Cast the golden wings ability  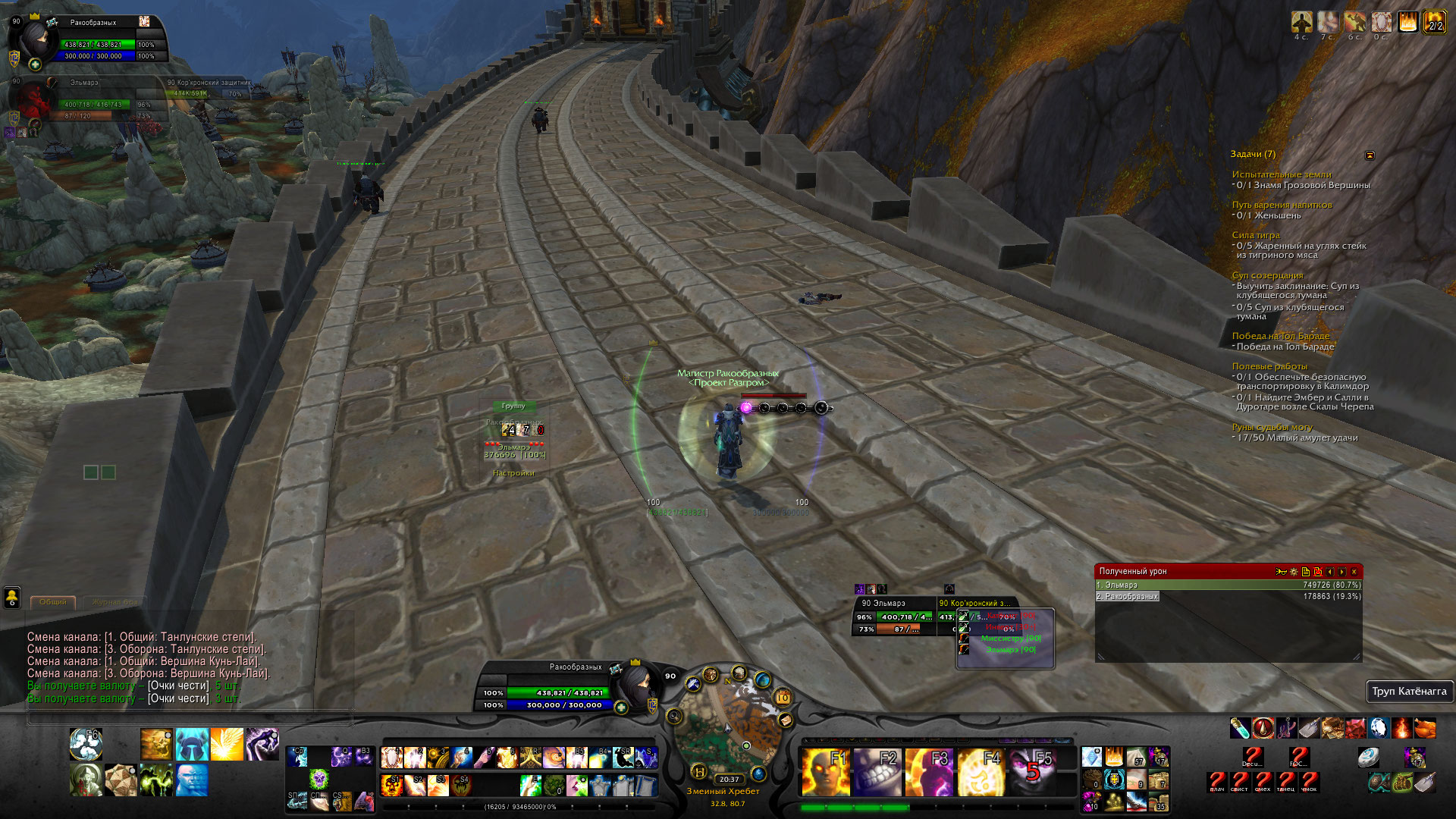(x=227, y=744)
